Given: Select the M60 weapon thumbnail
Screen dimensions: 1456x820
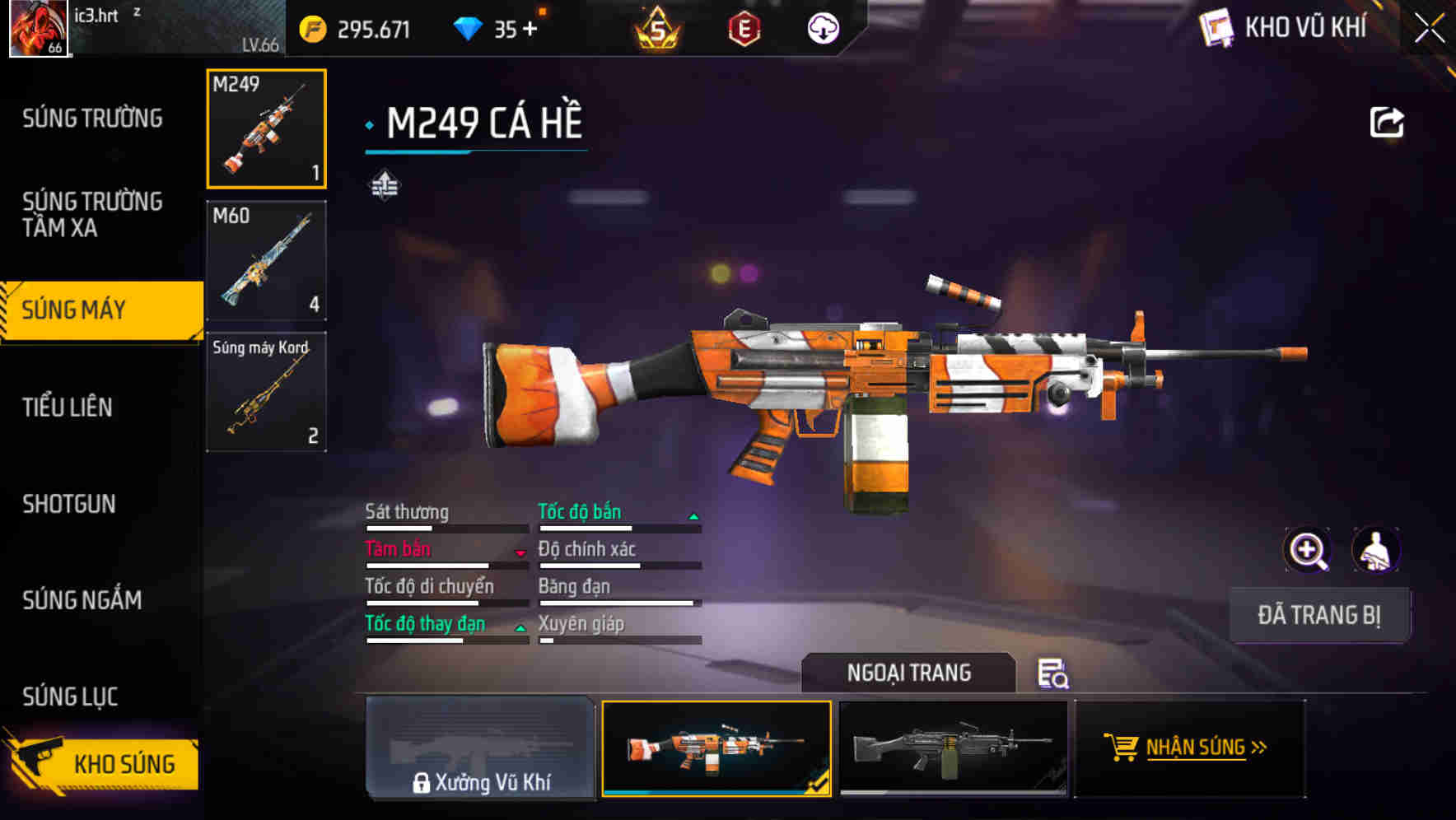Looking at the screenshot, I should click(265, 260).
